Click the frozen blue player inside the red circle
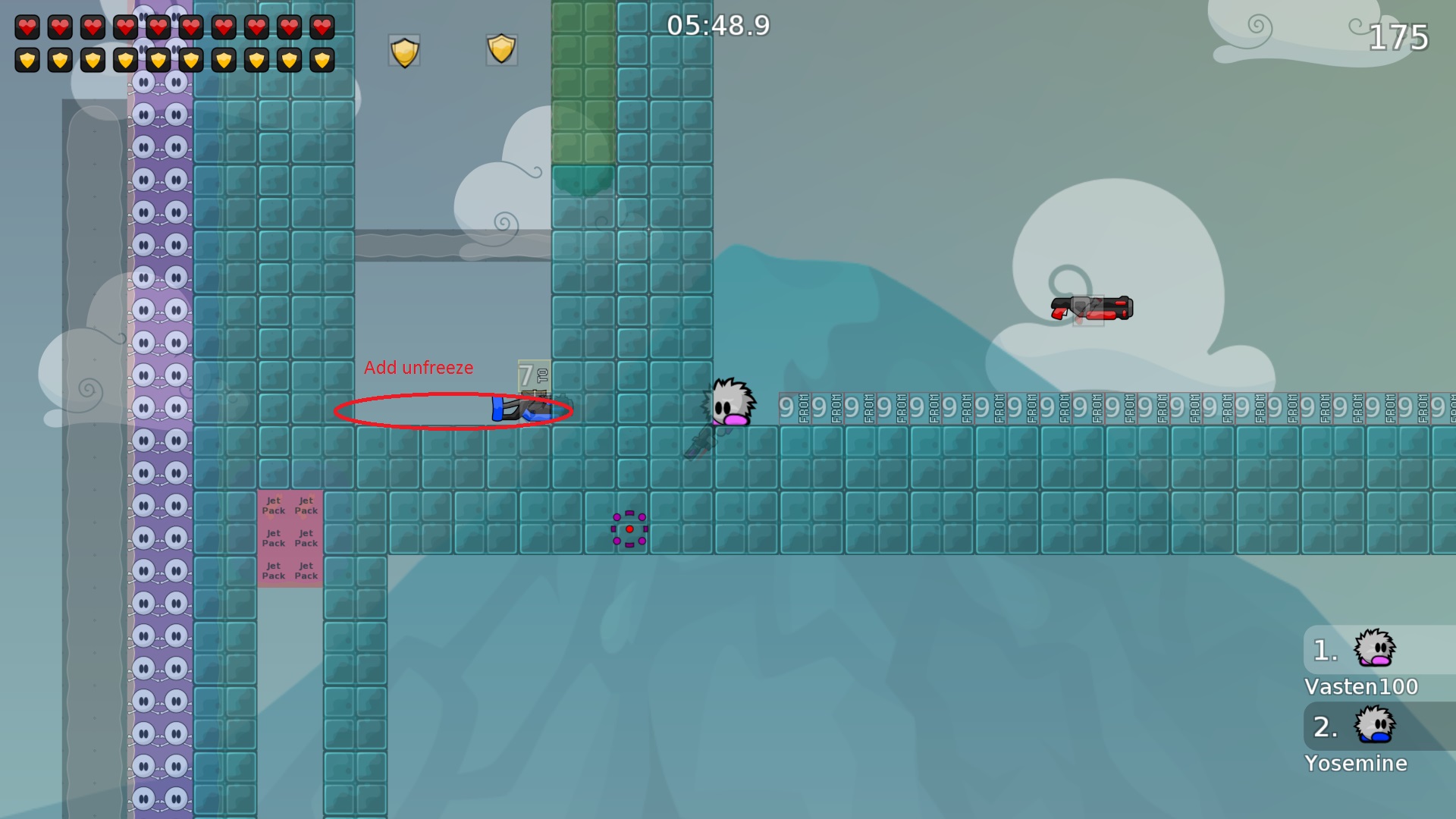This screenshot has width=1456, height=819. tap(523, 410)
